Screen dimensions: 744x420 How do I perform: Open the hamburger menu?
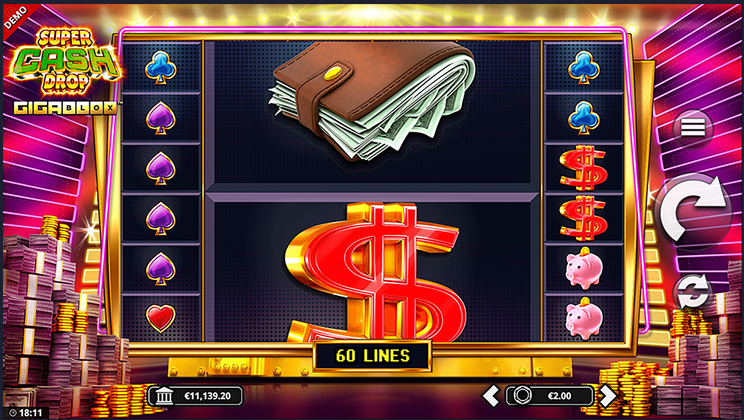point(692,127)
